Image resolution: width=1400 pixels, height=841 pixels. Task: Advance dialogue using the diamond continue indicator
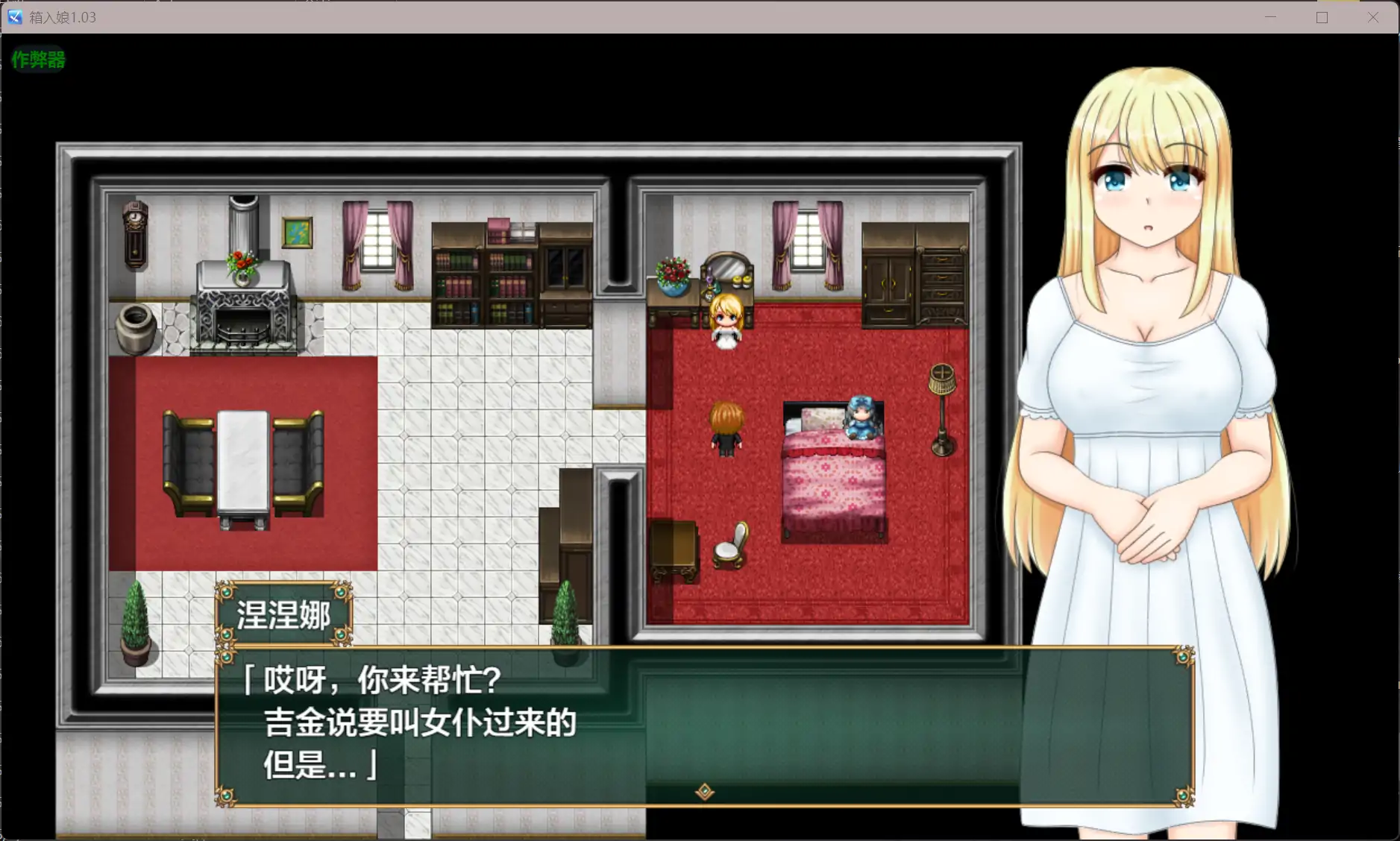(704, 792)
